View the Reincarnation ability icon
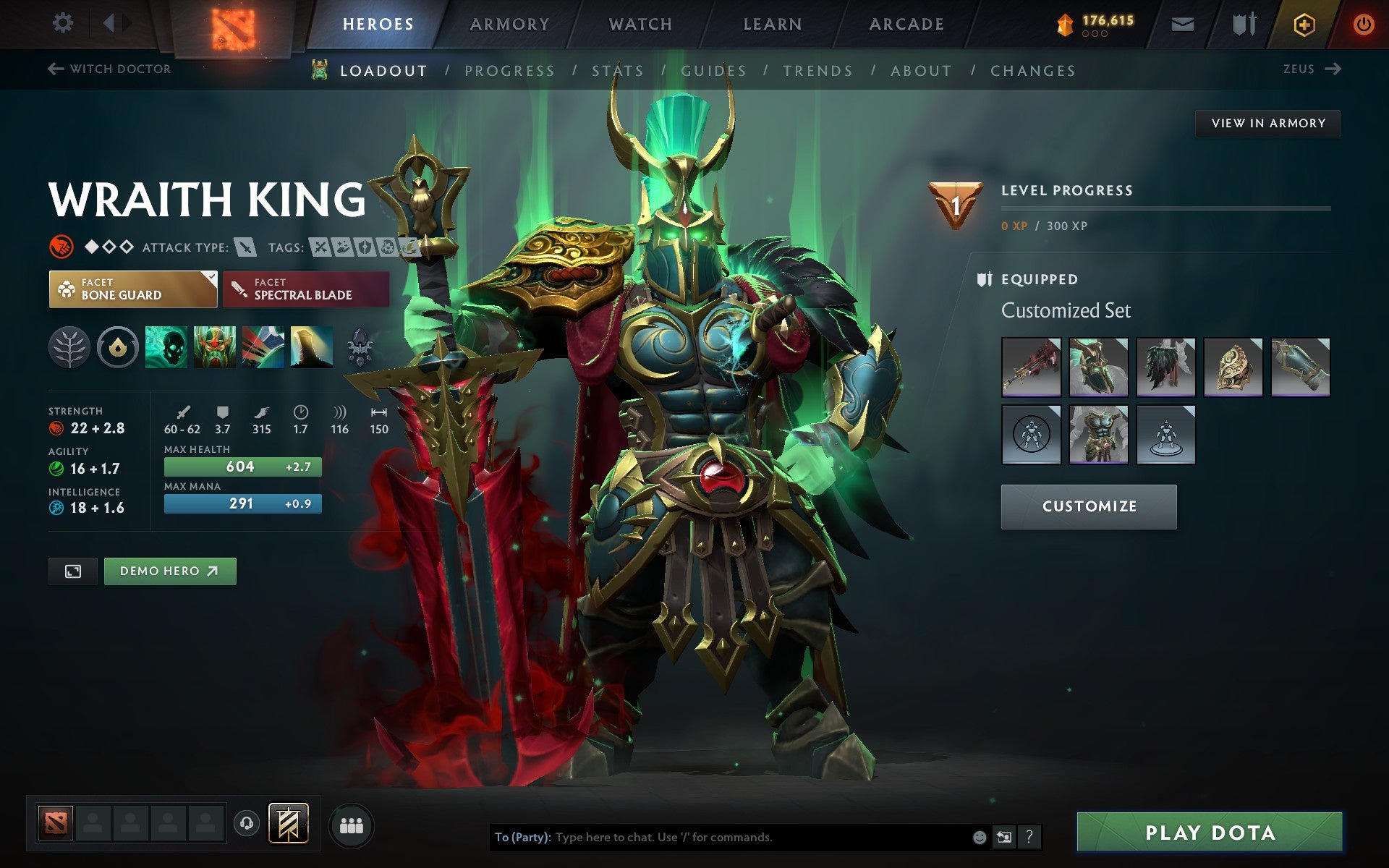The image size is (1389, 868). [311, 346]
